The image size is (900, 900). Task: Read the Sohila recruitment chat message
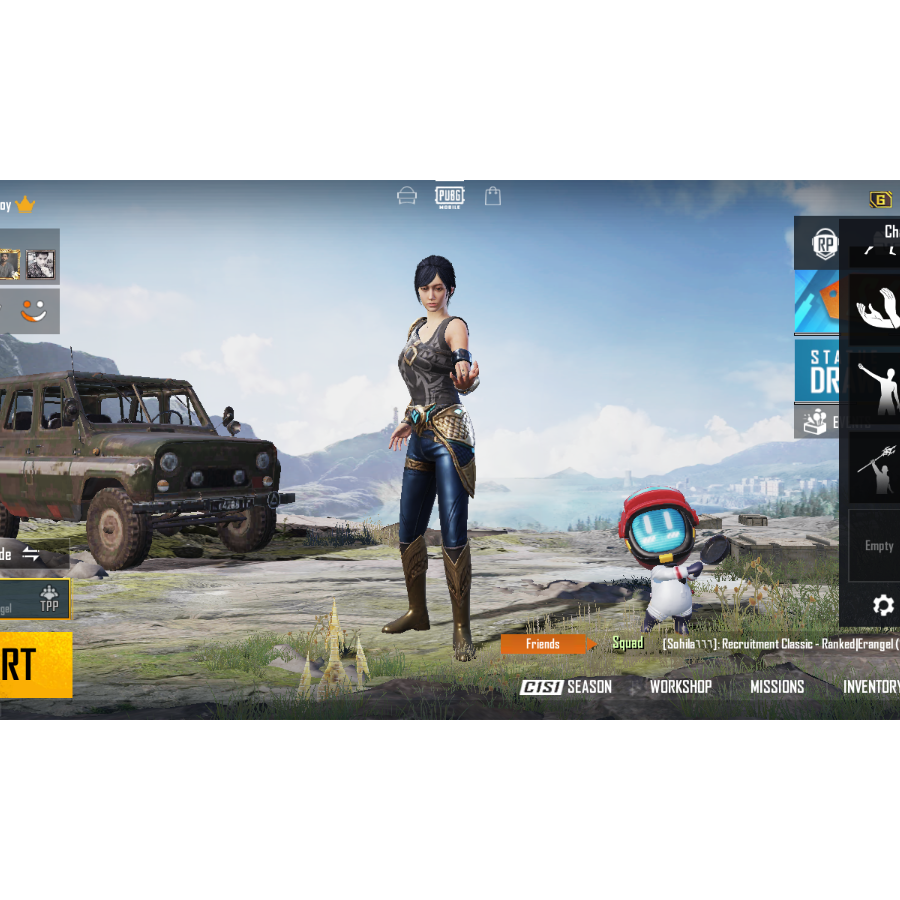pyautogui.click(x=780, y=644)
